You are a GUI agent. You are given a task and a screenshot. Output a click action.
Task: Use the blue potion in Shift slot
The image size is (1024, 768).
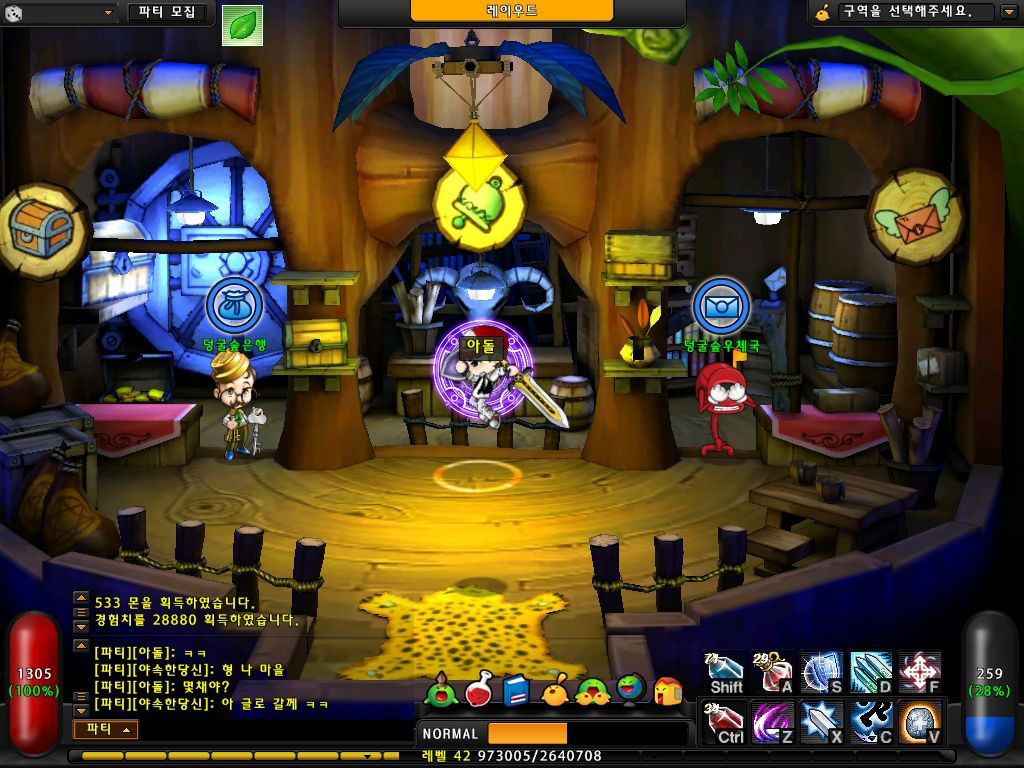[725, 672]
